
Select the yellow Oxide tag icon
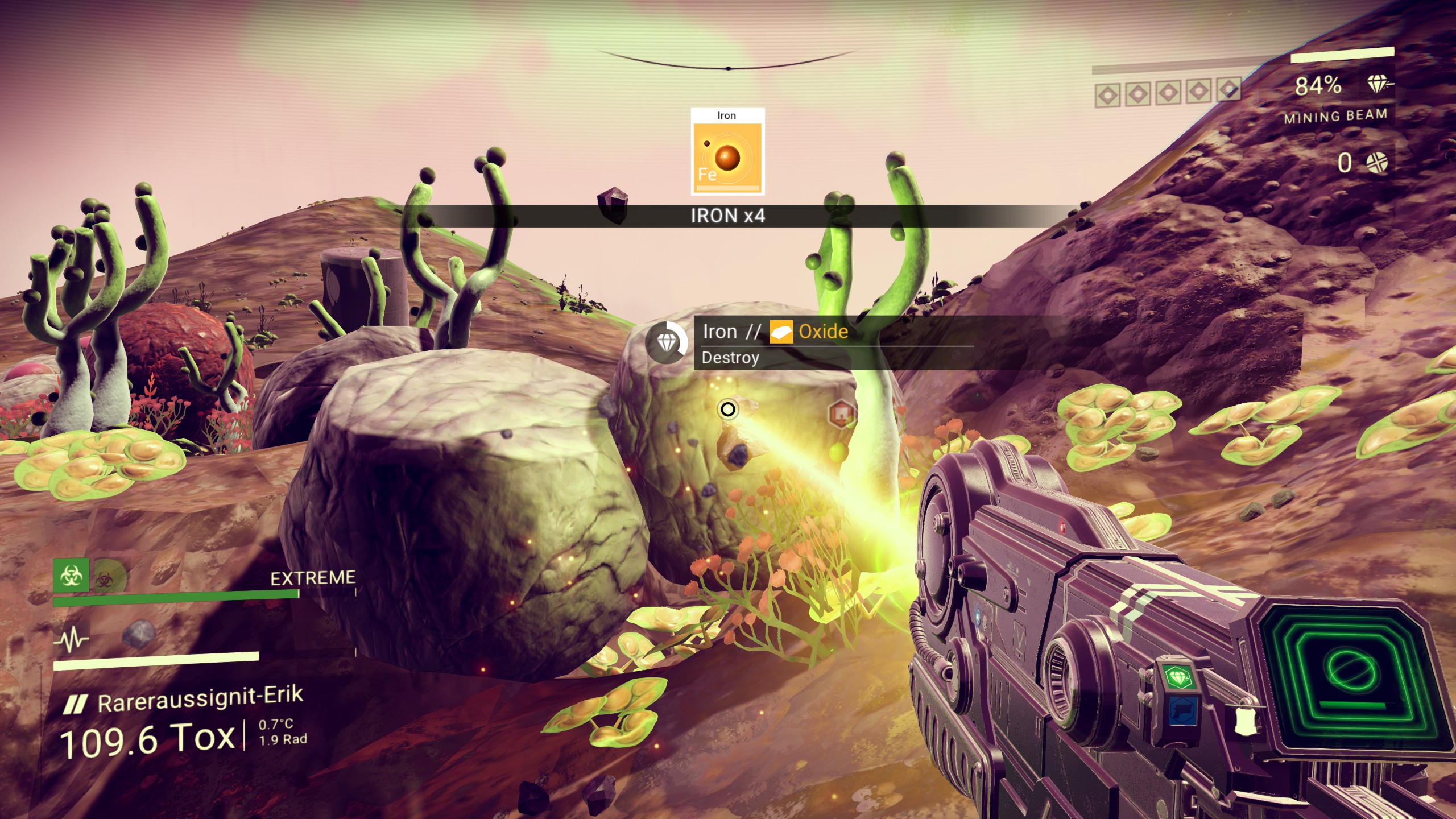pos(781,332)
